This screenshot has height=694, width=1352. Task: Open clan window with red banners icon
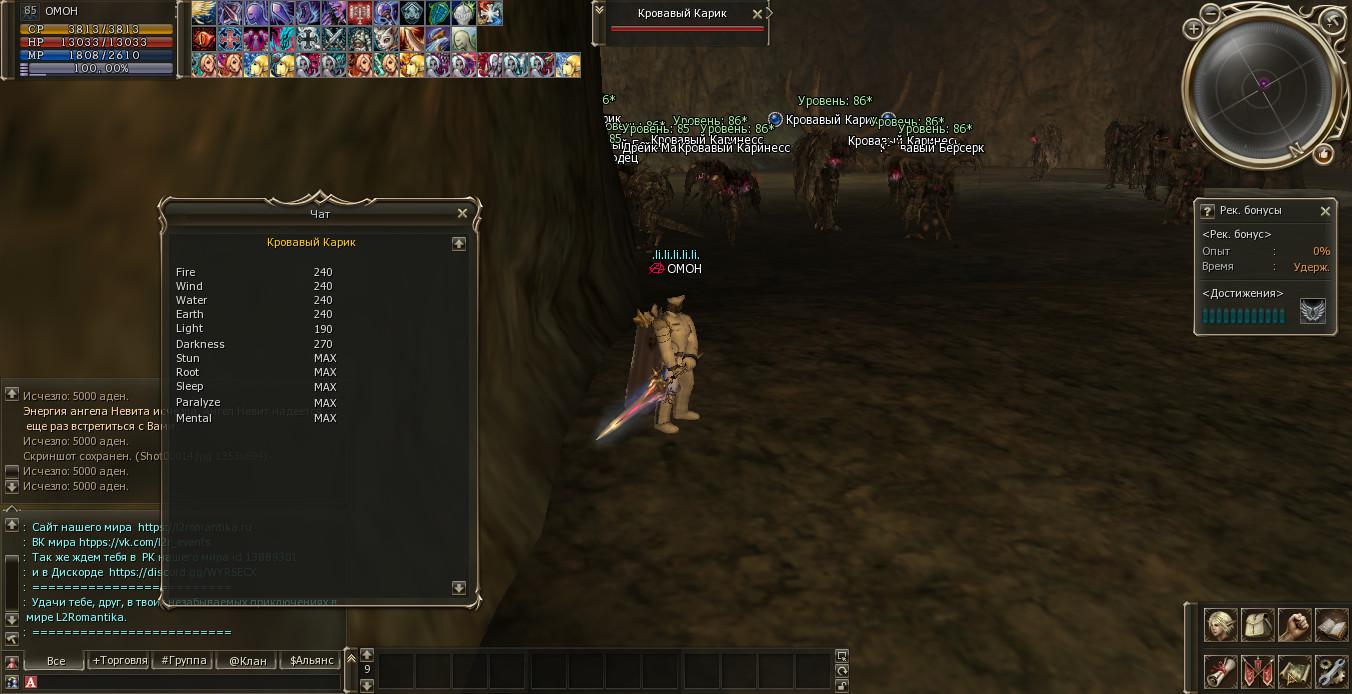click(1257, 670)
